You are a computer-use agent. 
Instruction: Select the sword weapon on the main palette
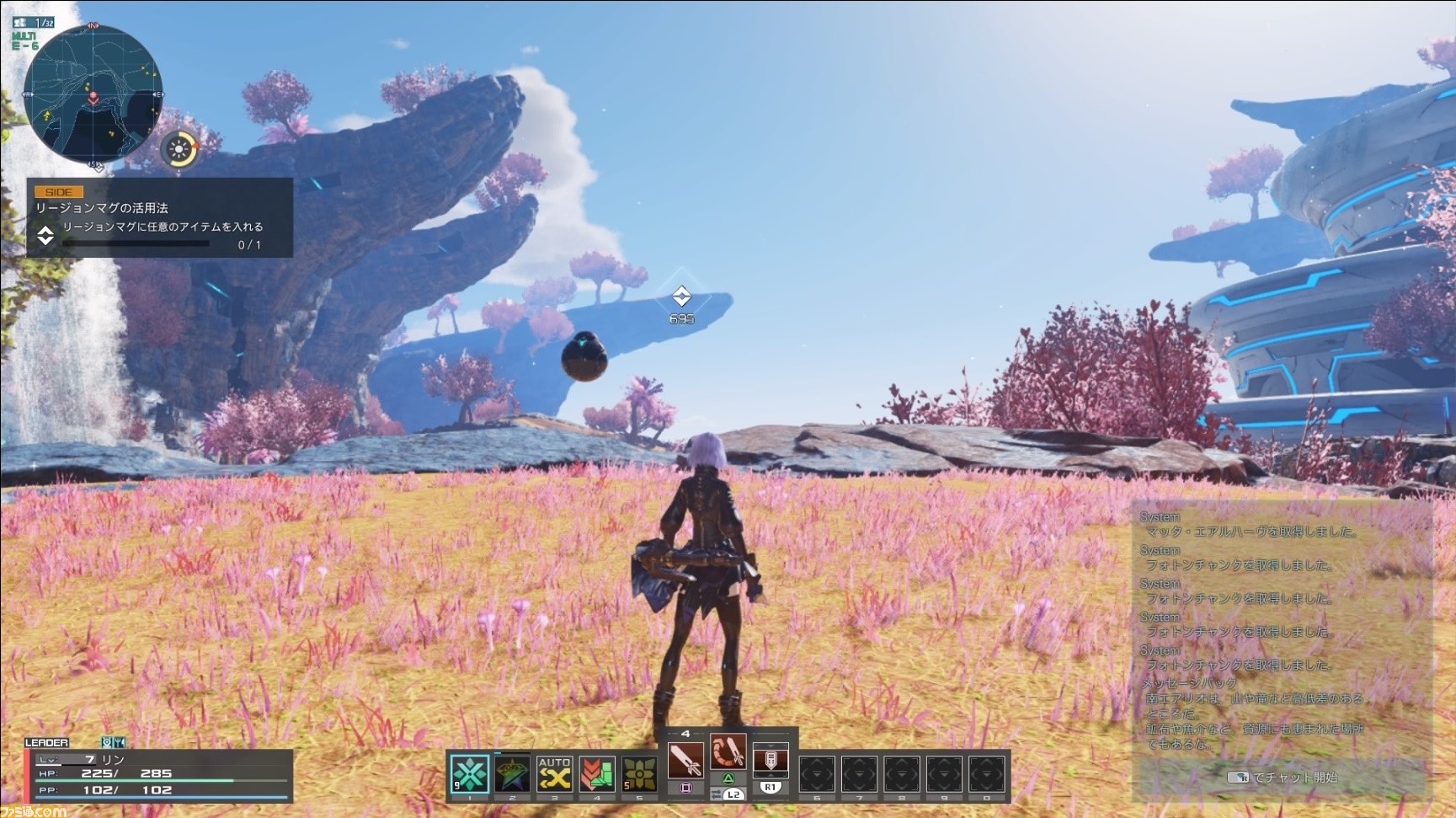638,775
